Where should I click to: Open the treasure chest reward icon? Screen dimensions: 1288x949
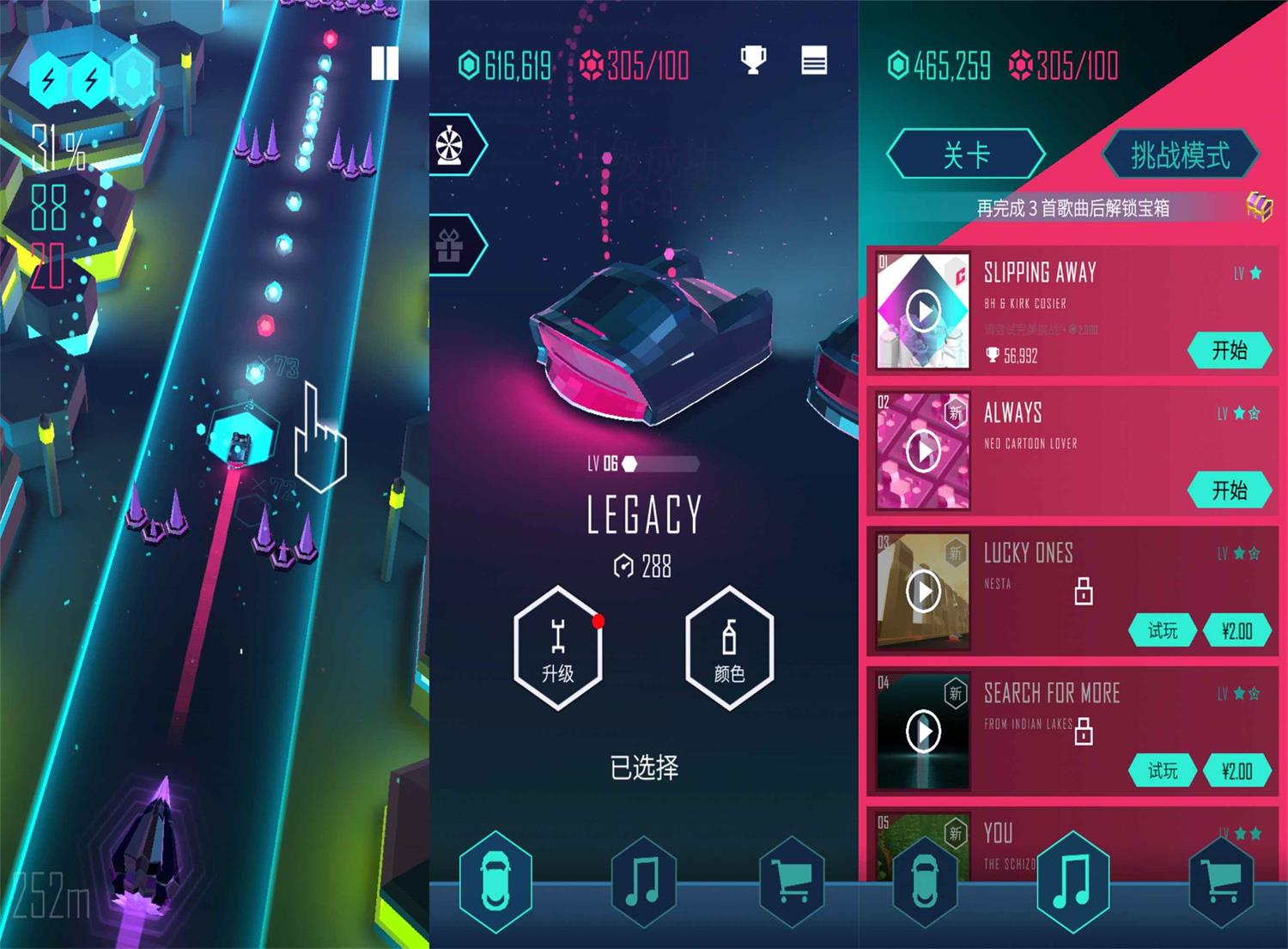(1259, 206)
